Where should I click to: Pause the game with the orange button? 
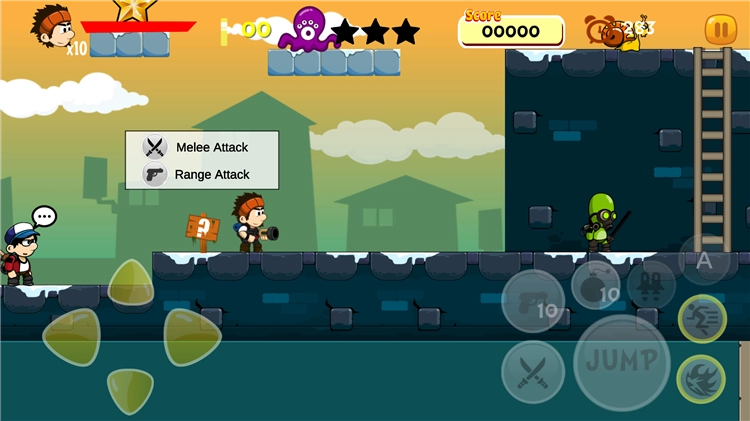point(720,30)
